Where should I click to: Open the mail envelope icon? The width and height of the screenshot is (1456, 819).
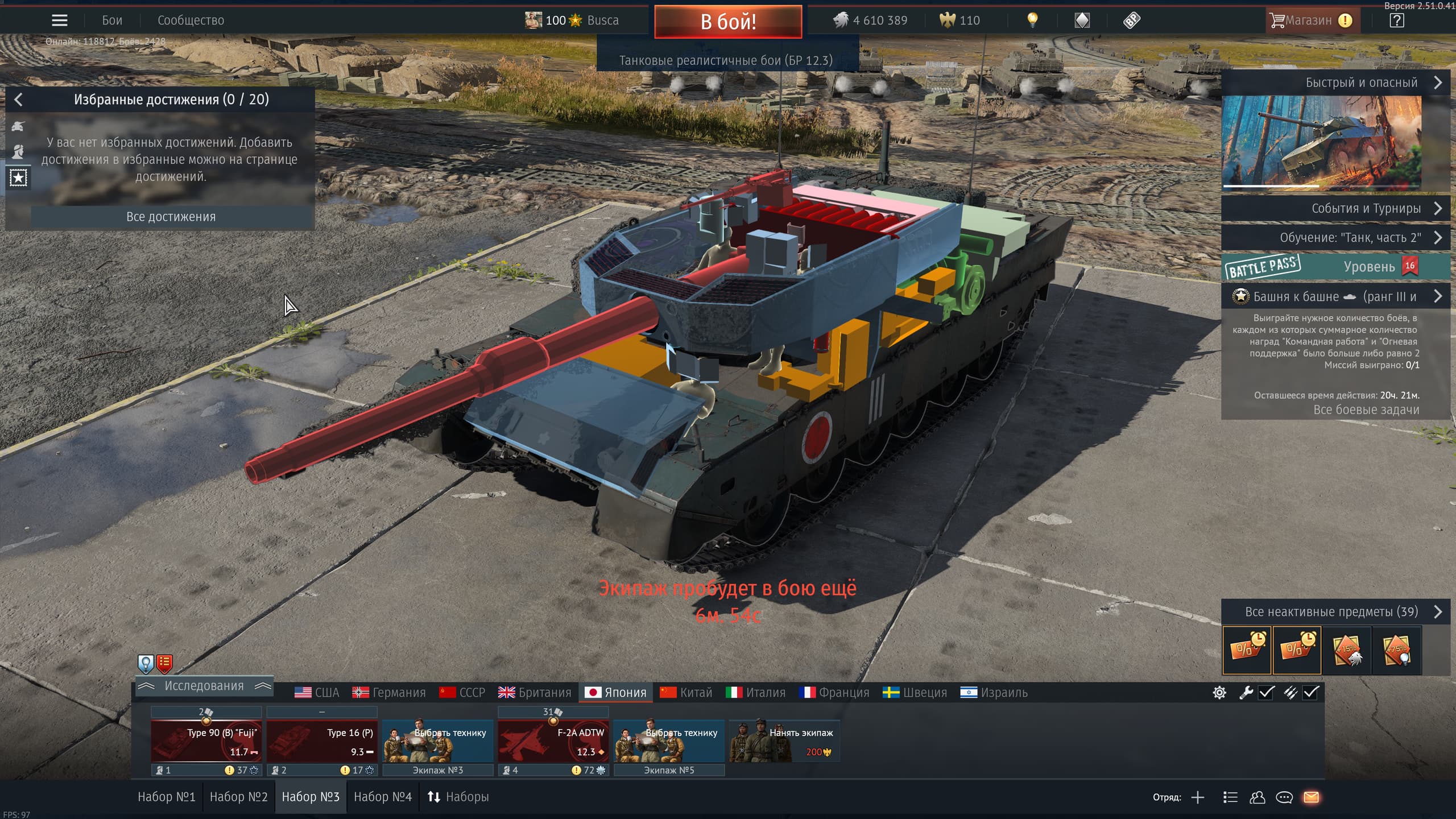tap(1311, 797)
